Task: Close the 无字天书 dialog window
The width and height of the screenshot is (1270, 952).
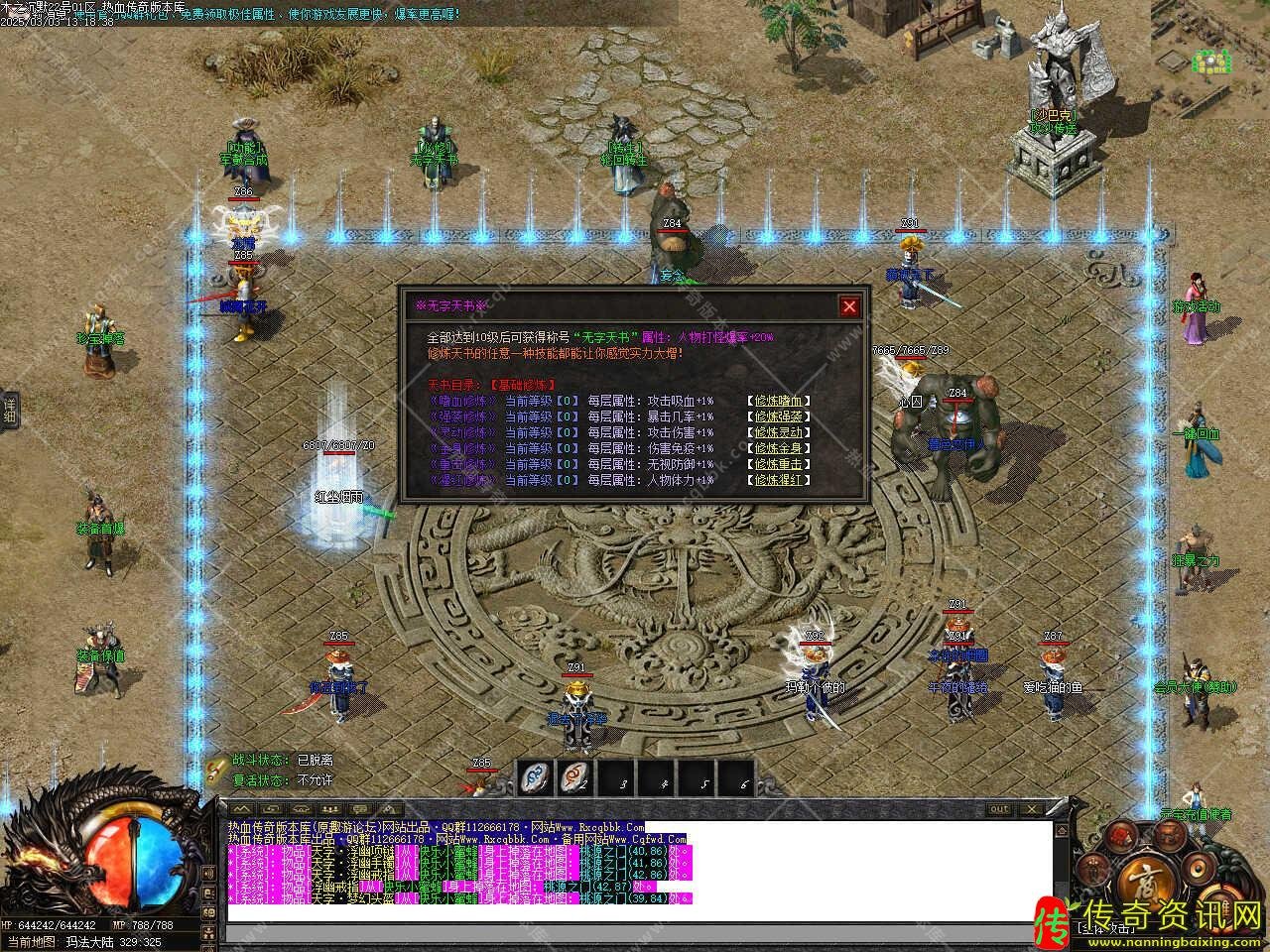Action: (x=849, y=306)
